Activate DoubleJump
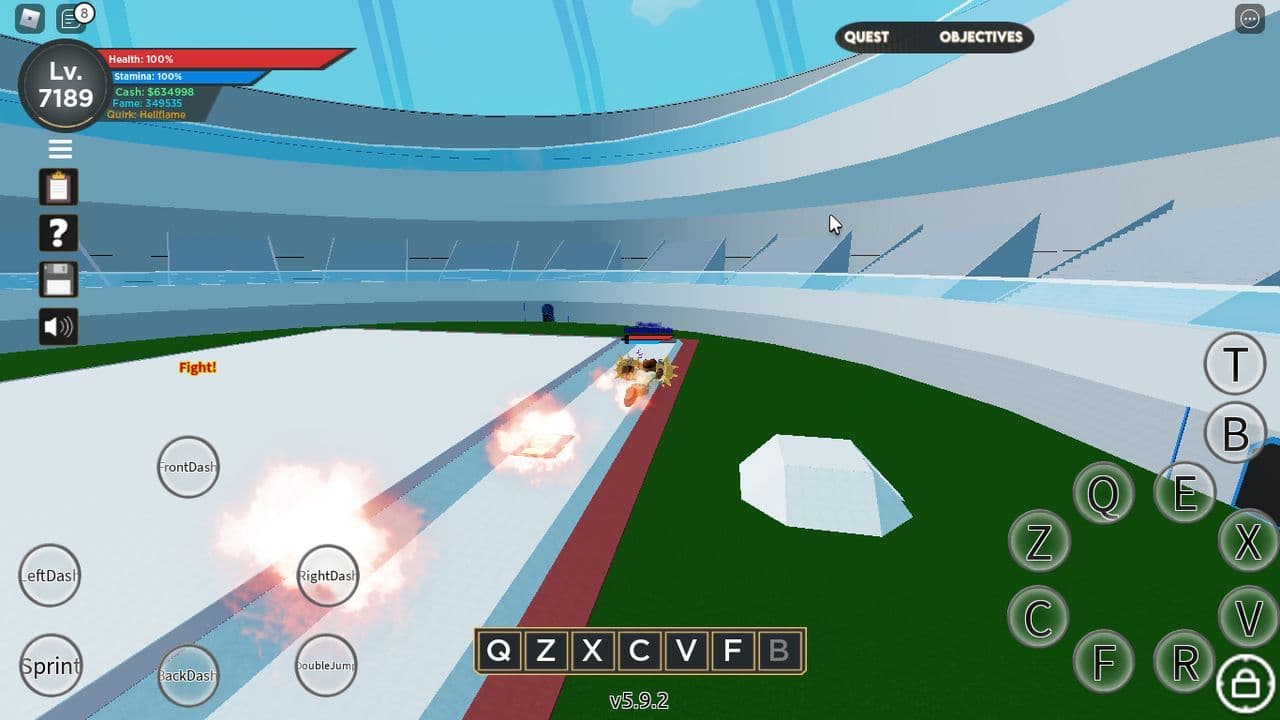 (326, 664)
